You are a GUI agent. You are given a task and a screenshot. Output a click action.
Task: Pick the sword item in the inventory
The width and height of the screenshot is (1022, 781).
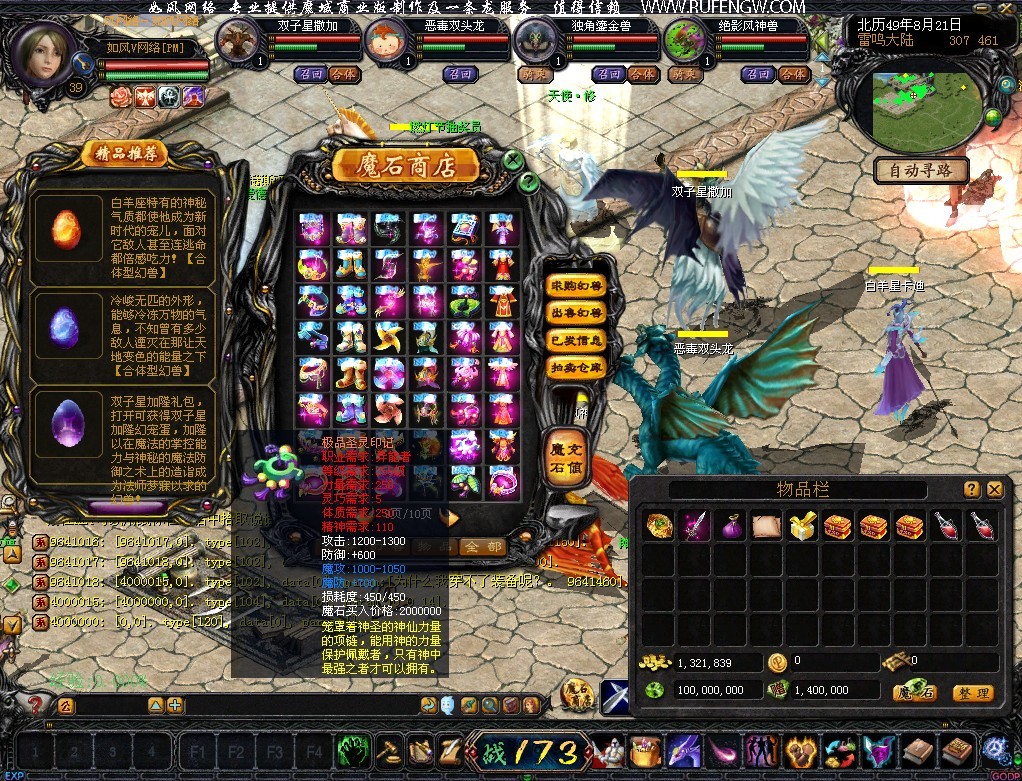click(x=695, y=526)
